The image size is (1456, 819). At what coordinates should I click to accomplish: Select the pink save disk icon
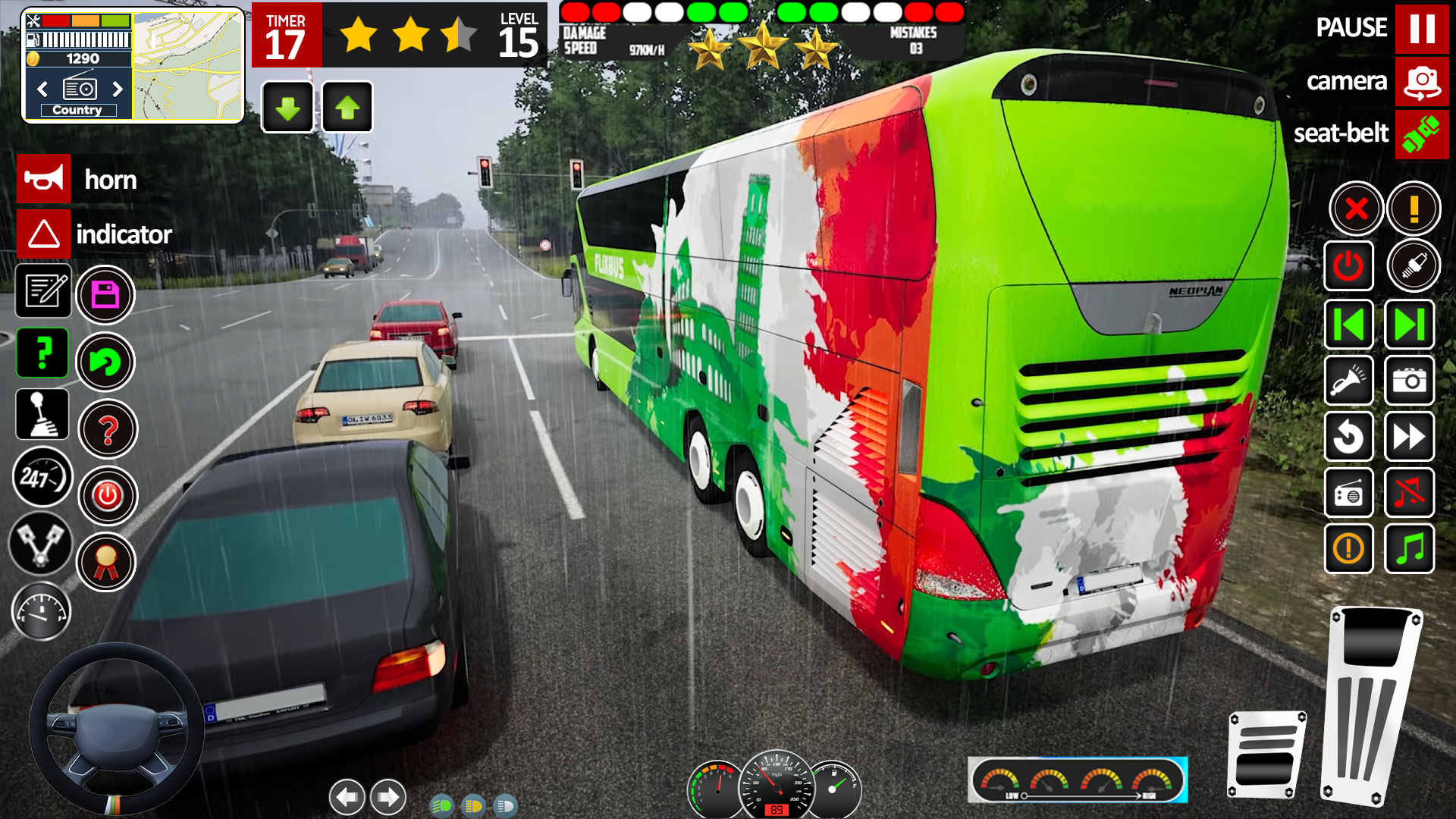click(105, 295)
